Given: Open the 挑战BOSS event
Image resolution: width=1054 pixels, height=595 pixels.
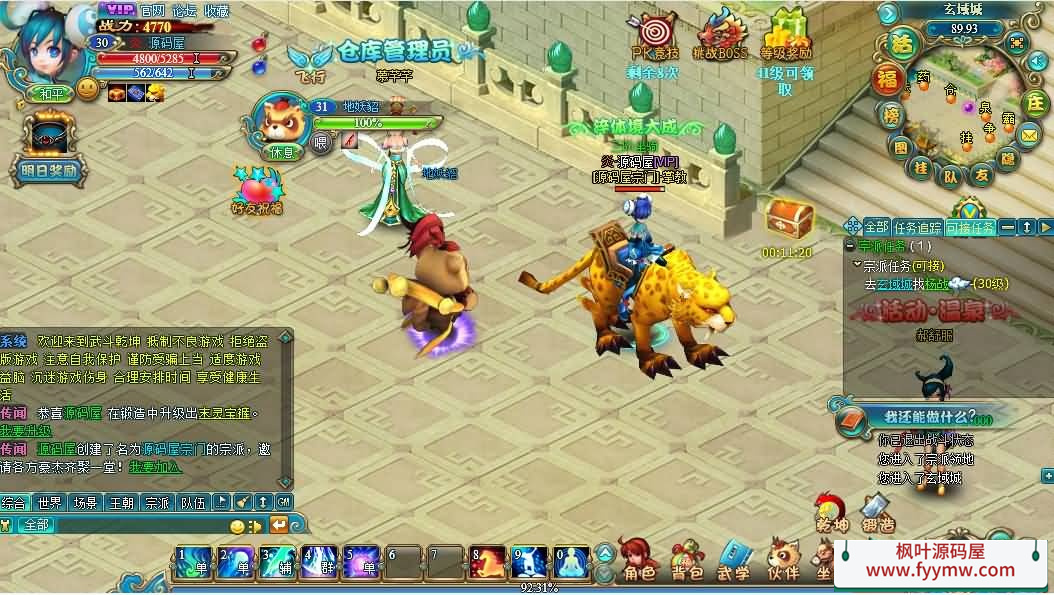Looking at the screenshot, I should coord(720,34).
